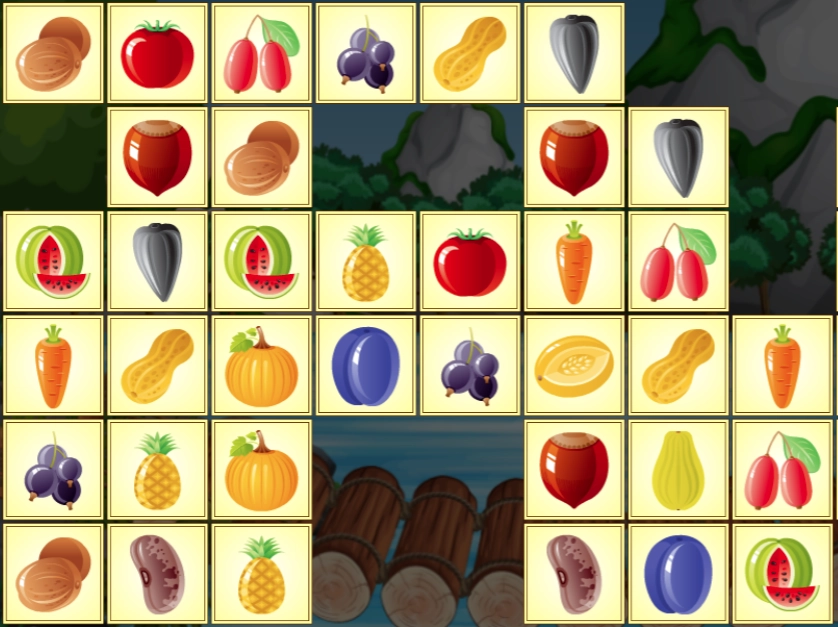Choose the hazelnut tile beside the papaya
This screenshot has width=838, height=627.
[574, 470]
